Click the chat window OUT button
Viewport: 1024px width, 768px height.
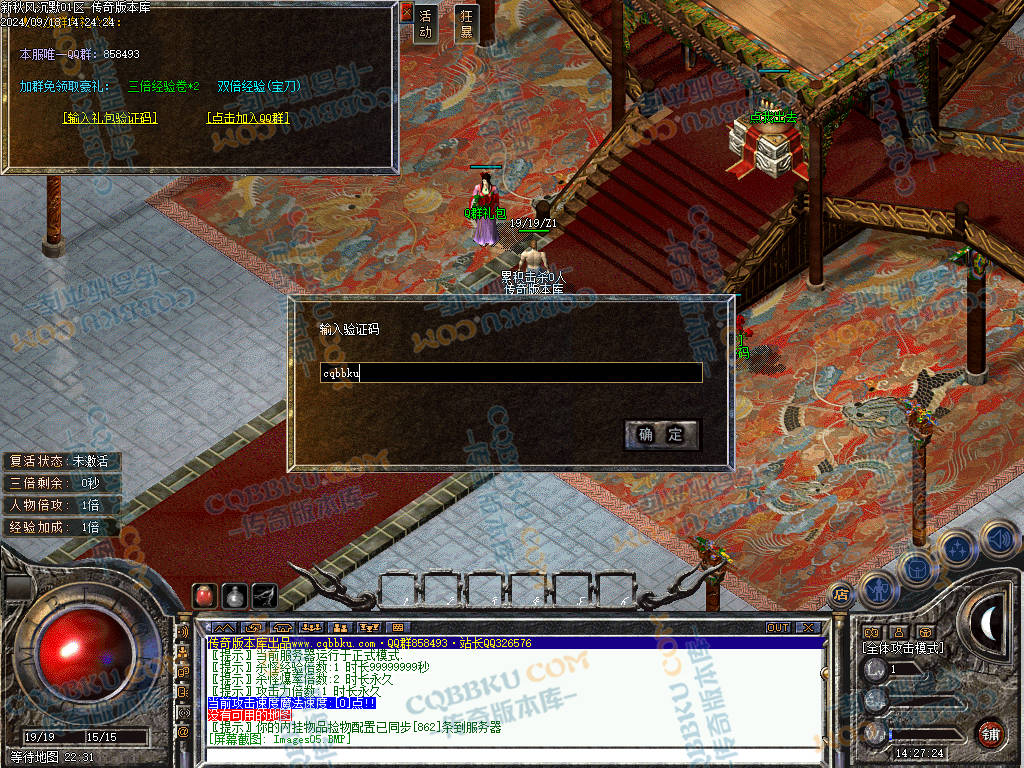point(778,628)
